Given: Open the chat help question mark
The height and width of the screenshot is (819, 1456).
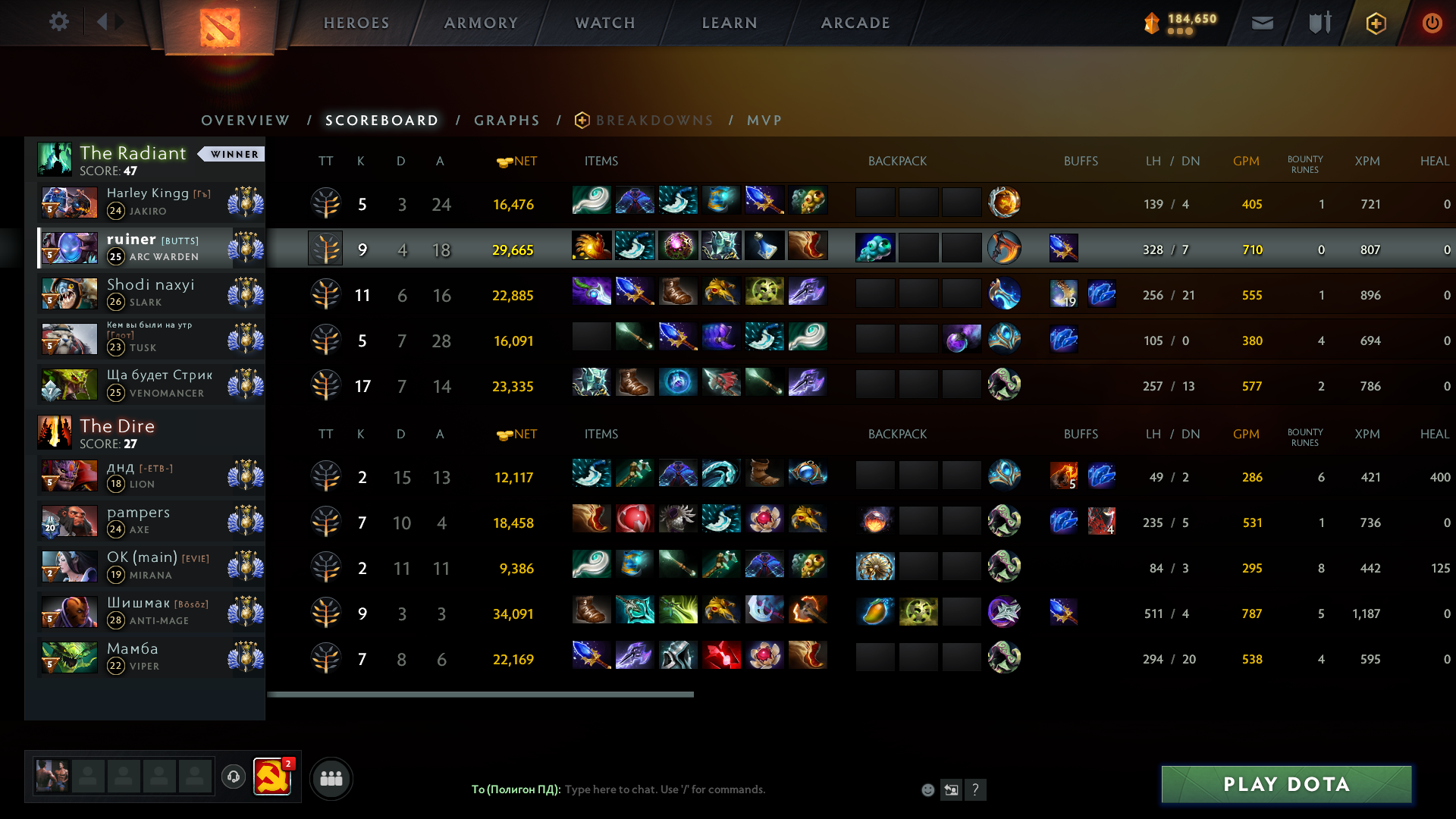Looking at the screenshot, I should pos(975,790).
